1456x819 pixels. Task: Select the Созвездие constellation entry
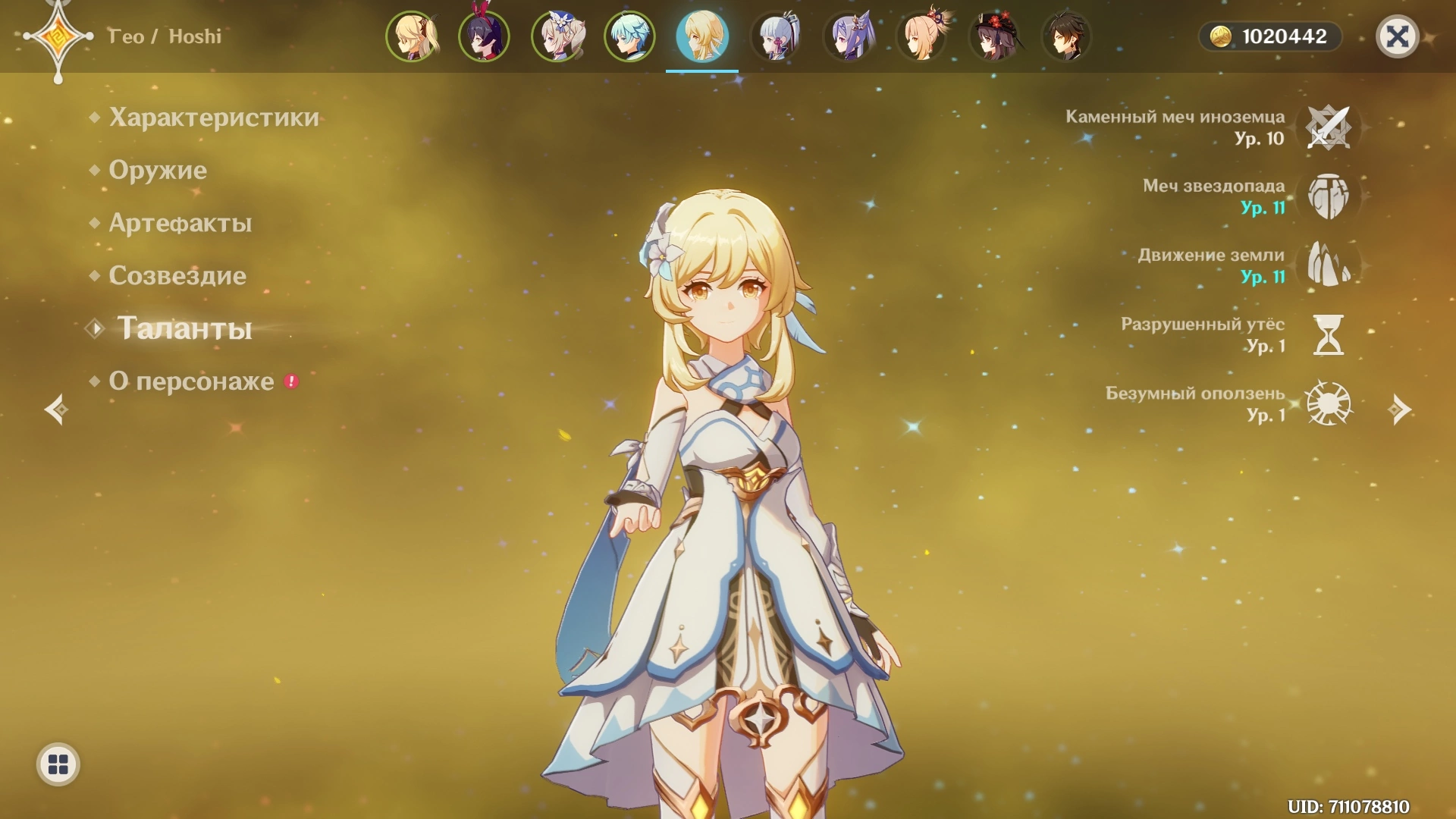click(177, 275)
